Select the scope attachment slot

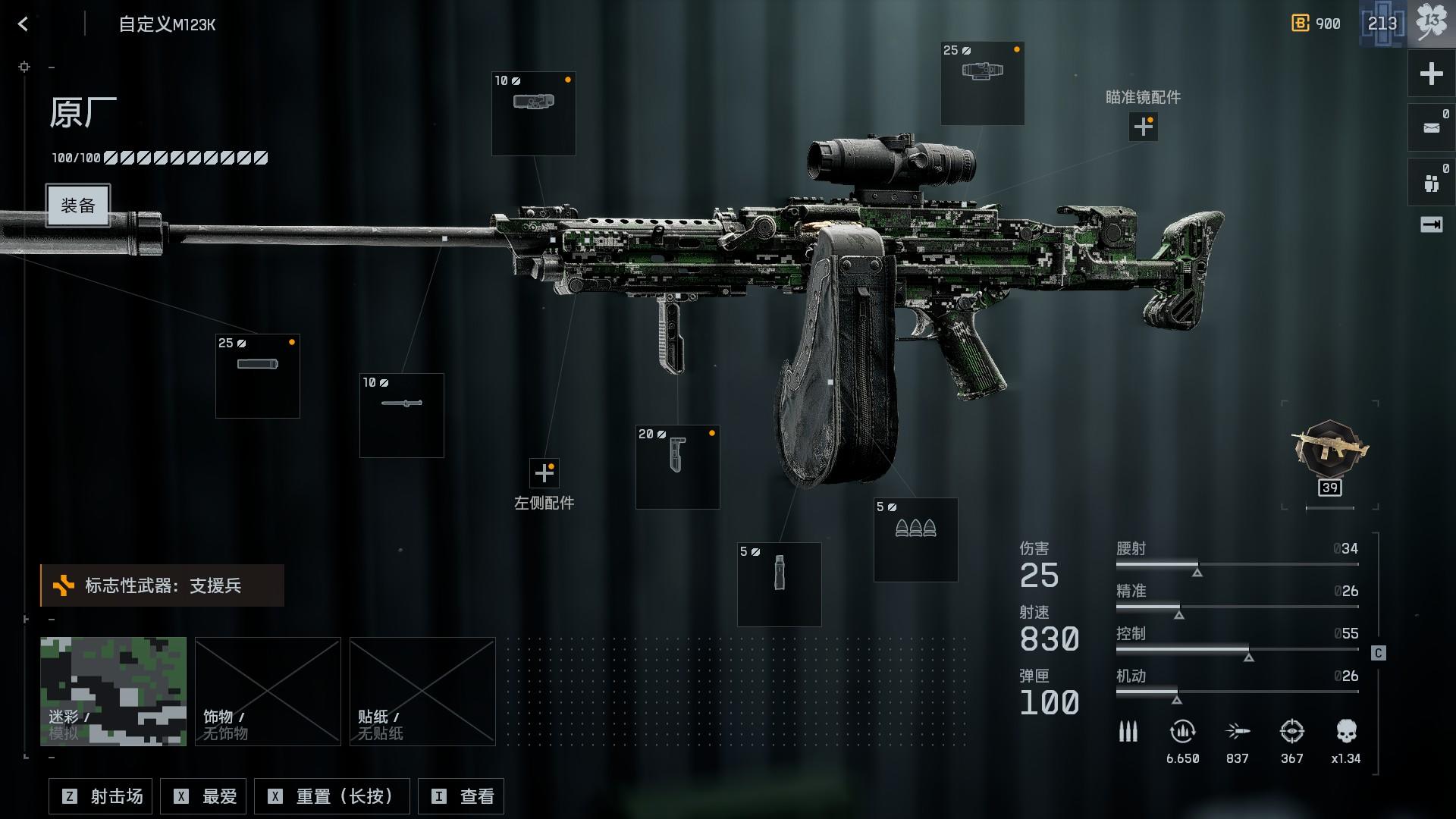point(982,83)
